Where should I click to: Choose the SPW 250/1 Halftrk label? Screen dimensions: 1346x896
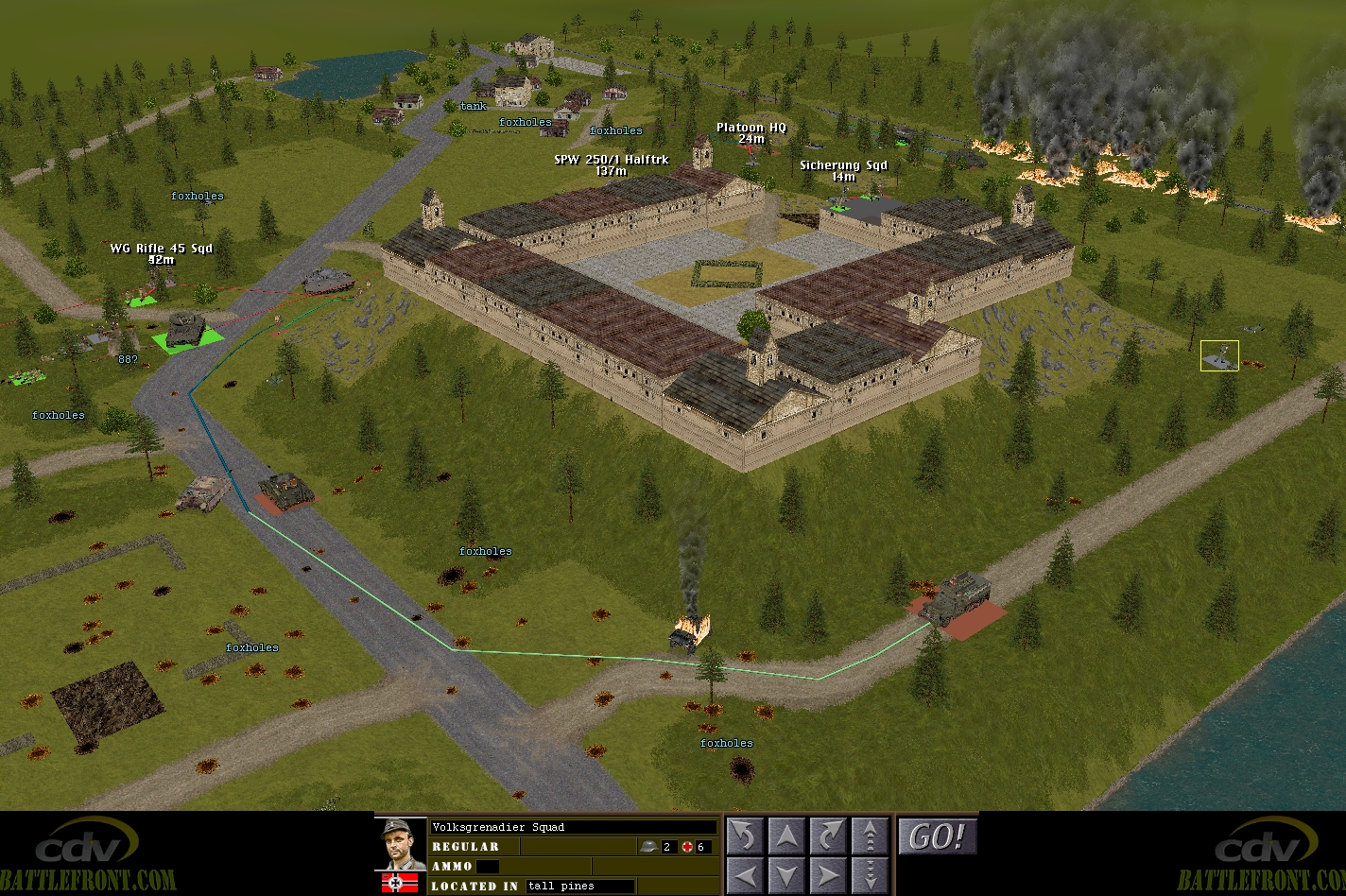[612, 160]
